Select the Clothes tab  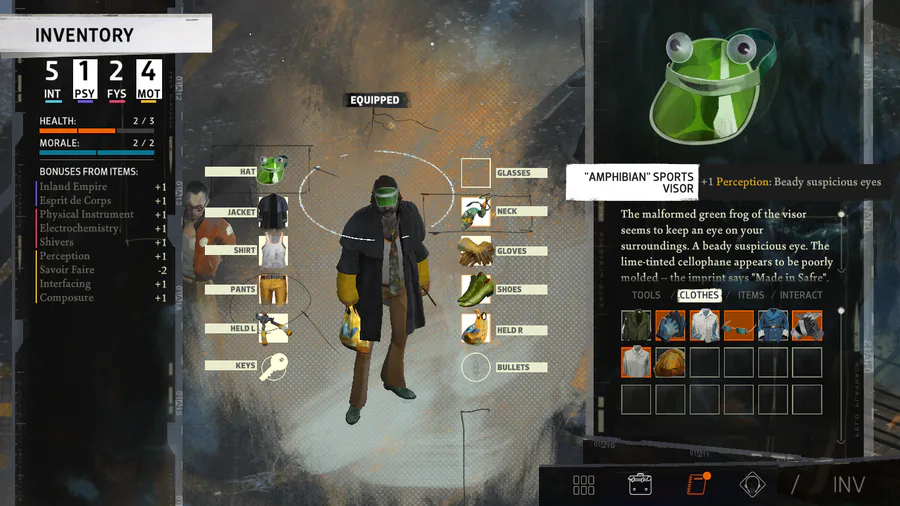pyautogui.click(x=699, y=295)
